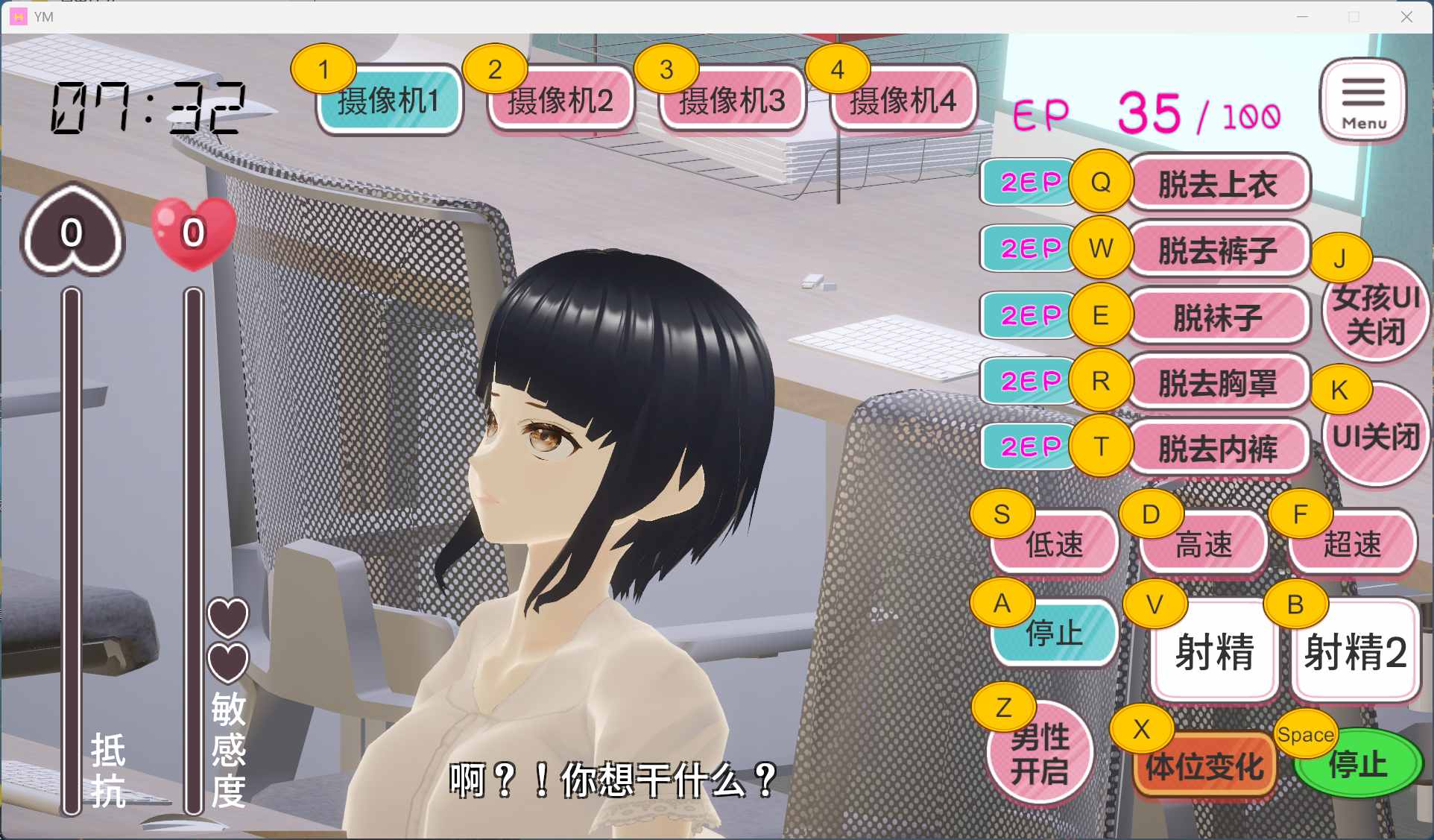The height and width of the screenshot is (840, 1434).
Task: Click the 2EP badge beside 脱去上衣
Action: click(x=1029, y=181)
